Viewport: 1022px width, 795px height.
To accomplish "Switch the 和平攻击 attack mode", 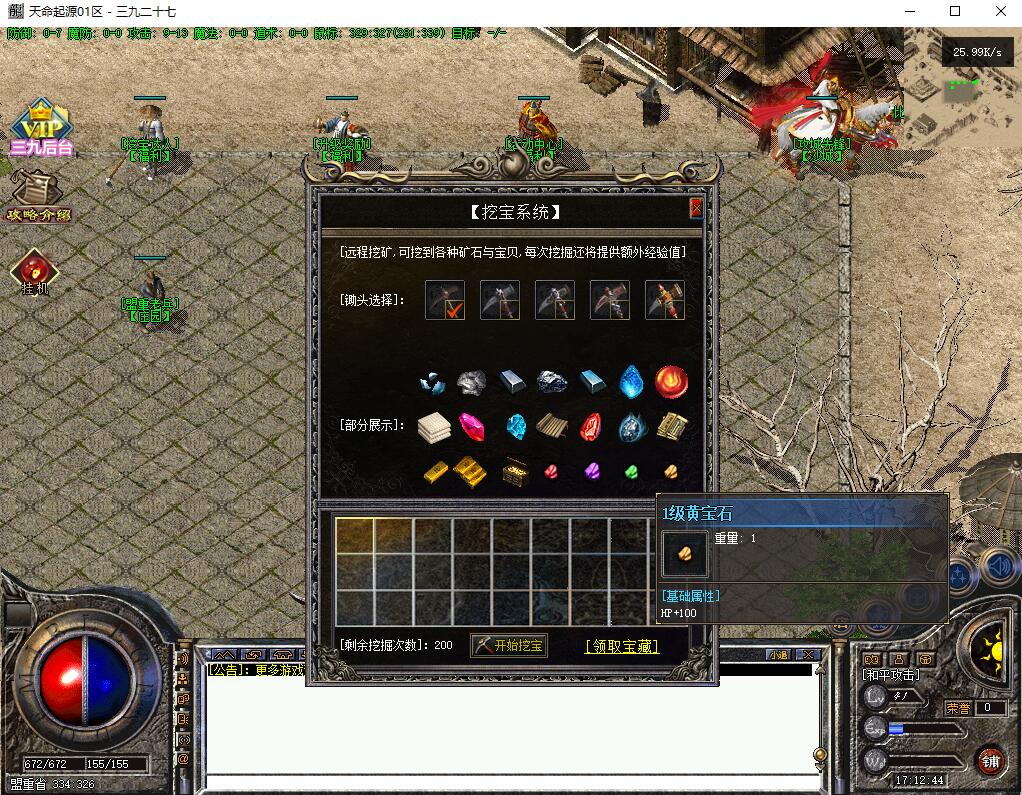I will tap(892, 676).
